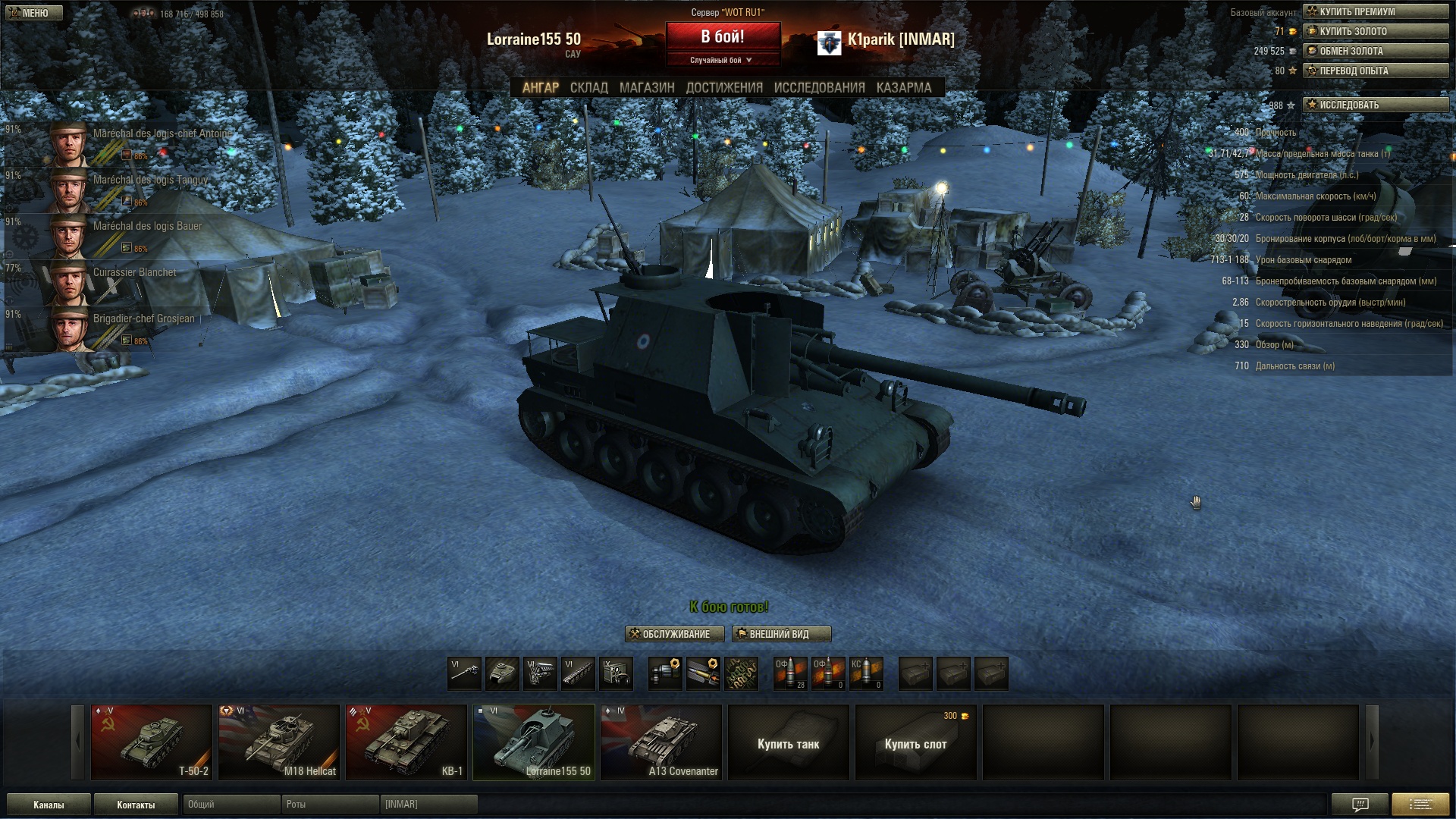Image resolution: width=1456 pixels, height=819 pixels.
Task: Open the ВНЕШНИЙ ВИД customization
Action: coord(781,634)
